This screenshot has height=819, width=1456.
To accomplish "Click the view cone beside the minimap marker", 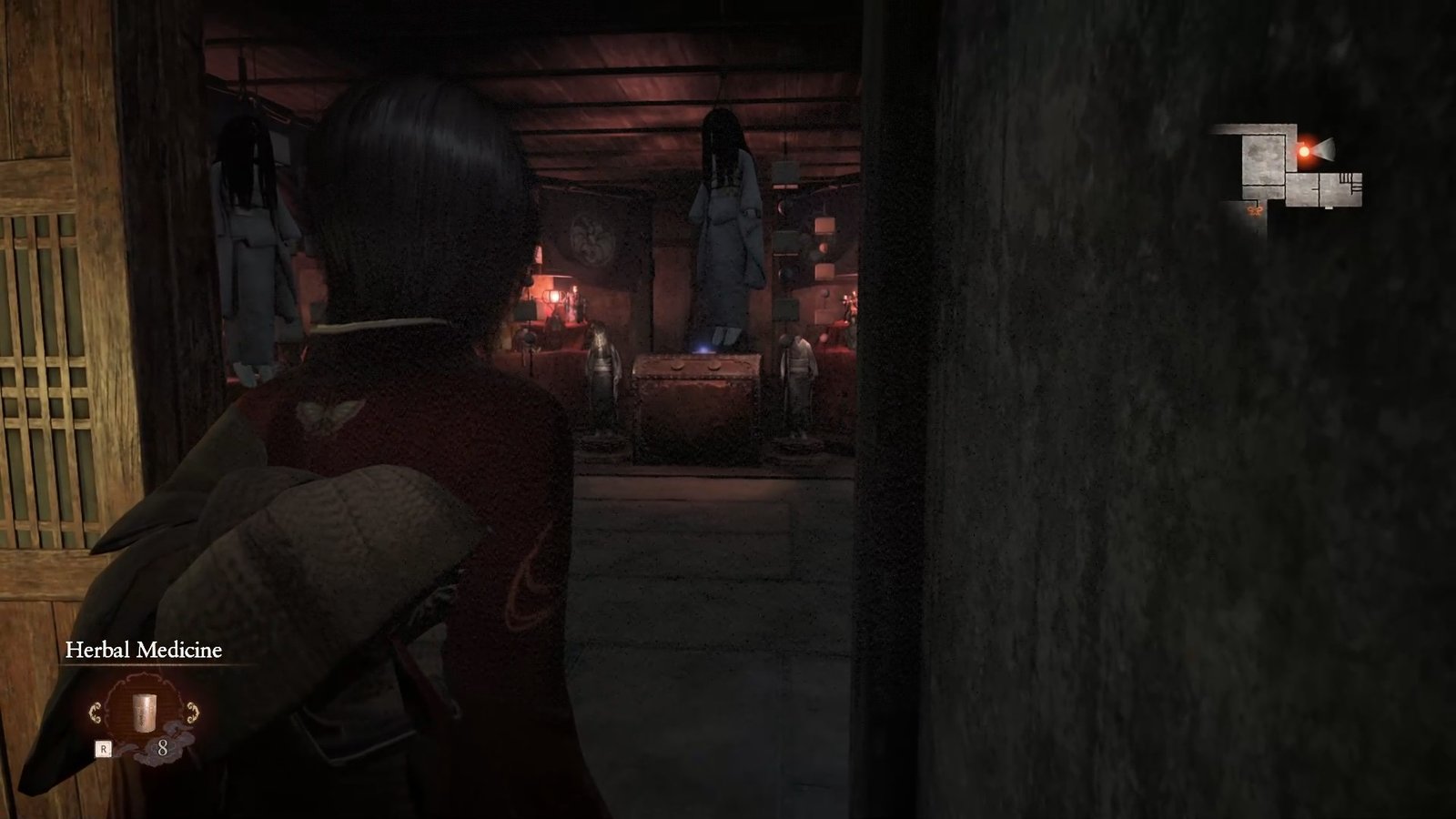I will click(1324, 150).
